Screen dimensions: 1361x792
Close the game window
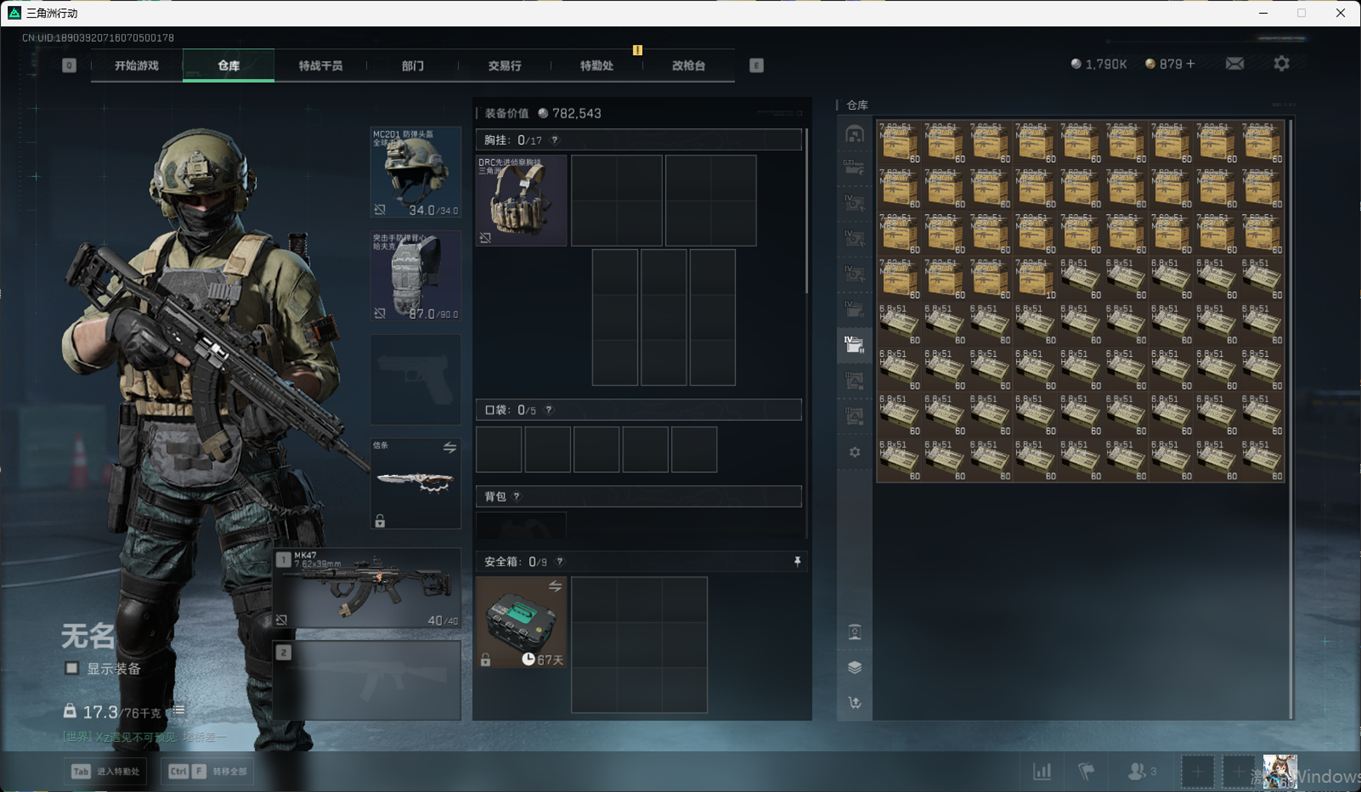pyautogui.click(x=1341, y=13)
